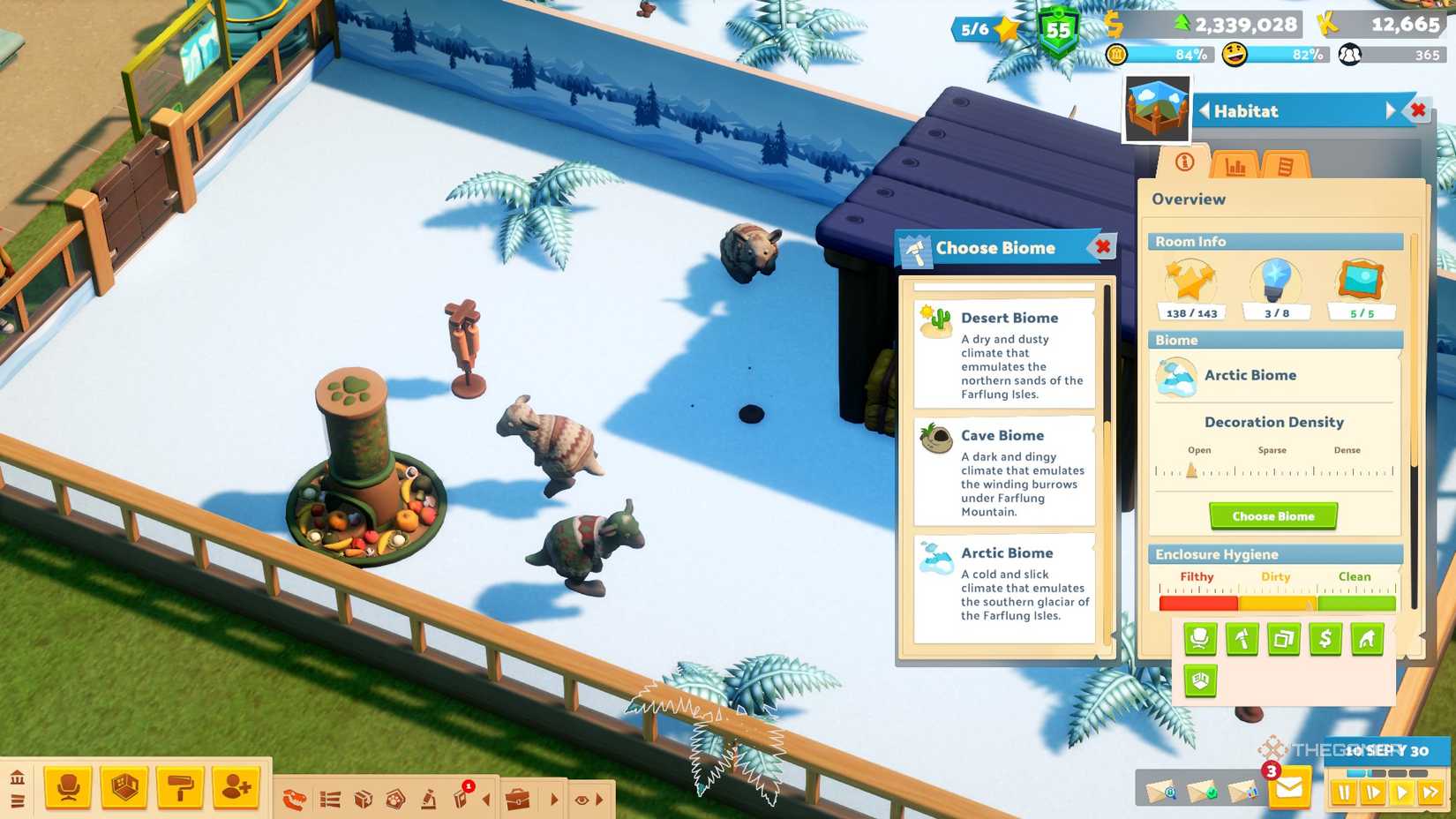Go to the next room with the right arrow
1456x819 pixels.
coord(1391,110)
